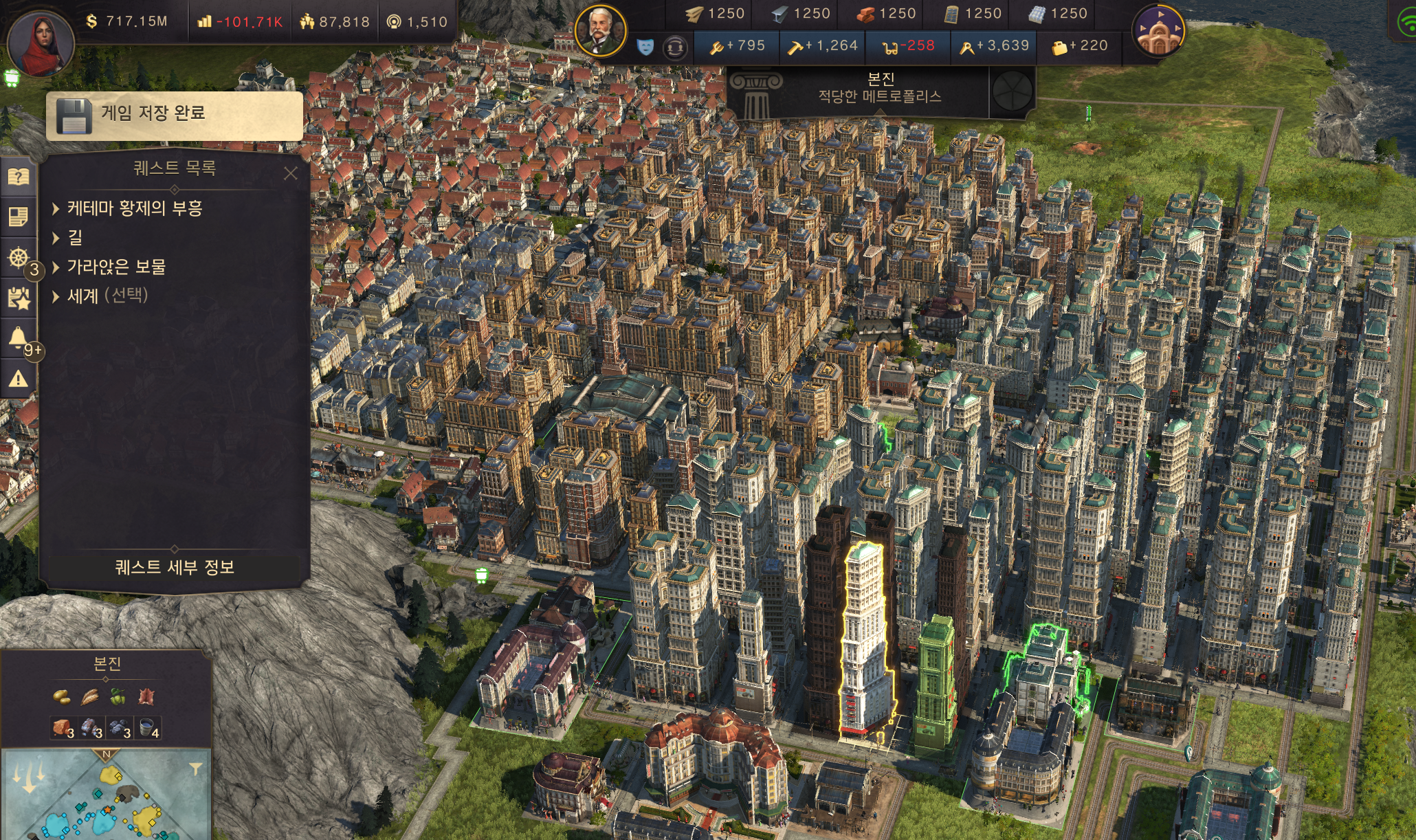Open the 본진 island name banner
The width and height of the screenshot is (1416, 840).
click(879, 88)
